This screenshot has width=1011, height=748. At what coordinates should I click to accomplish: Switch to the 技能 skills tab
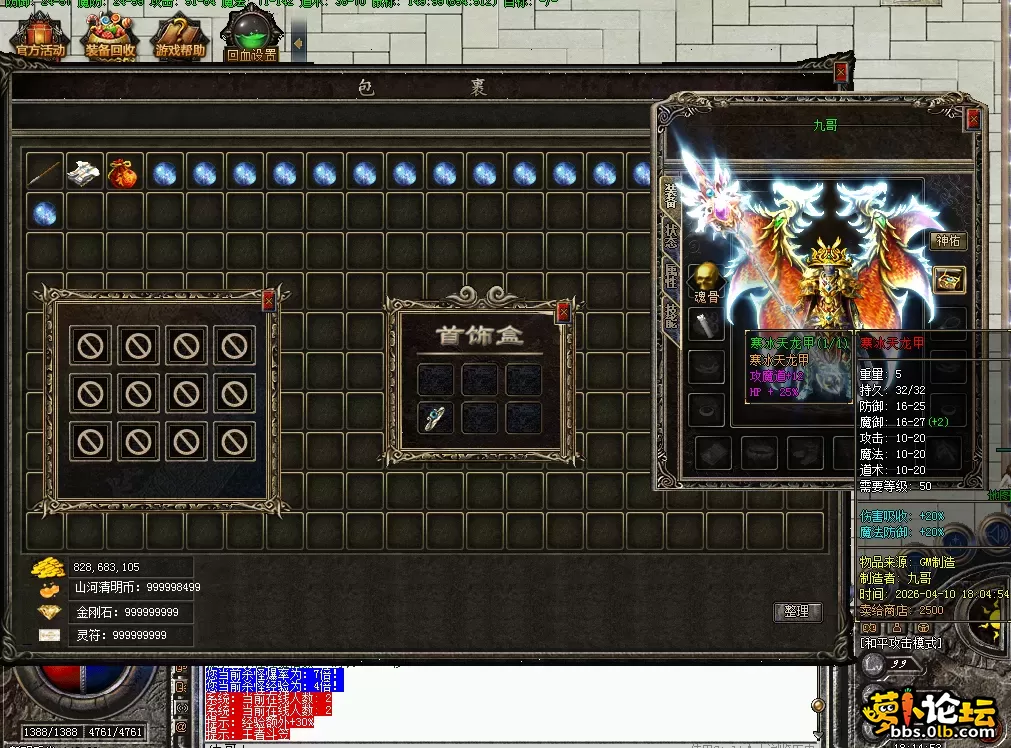pyautogui.click(x=671, y=317)
